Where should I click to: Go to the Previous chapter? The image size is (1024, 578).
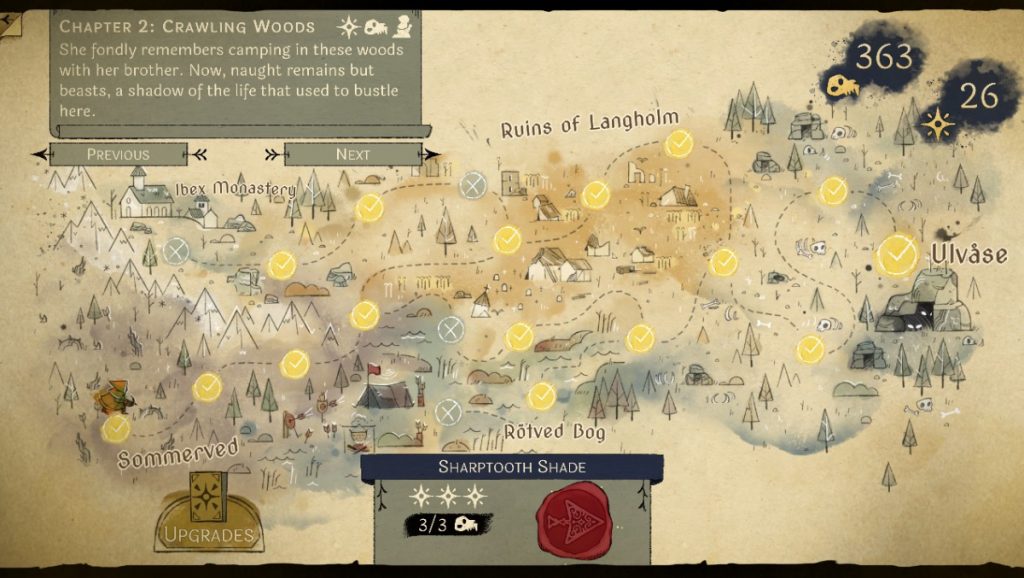118,154
